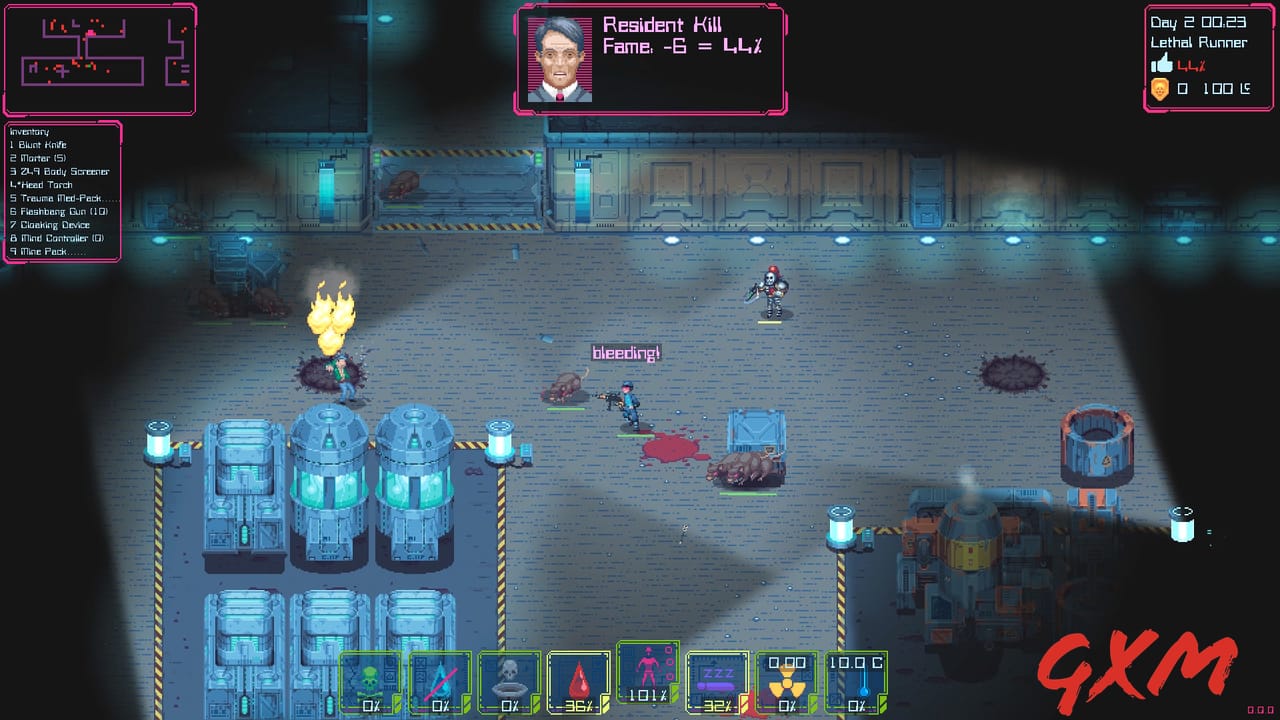Toggle the zzz sleep status indicator
This screenshot has width=1280, height=720.
pyautogui.click(x=717, y=676)
